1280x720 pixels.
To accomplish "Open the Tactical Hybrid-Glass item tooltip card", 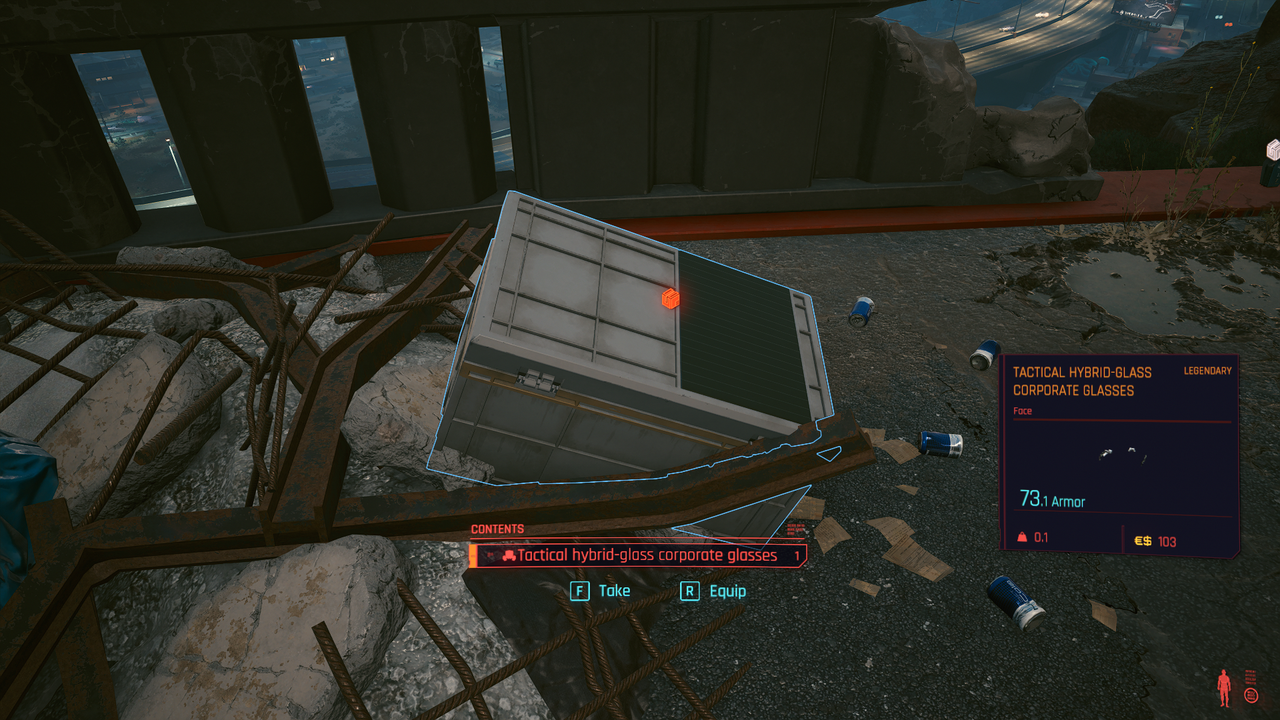I will 1120,456.
